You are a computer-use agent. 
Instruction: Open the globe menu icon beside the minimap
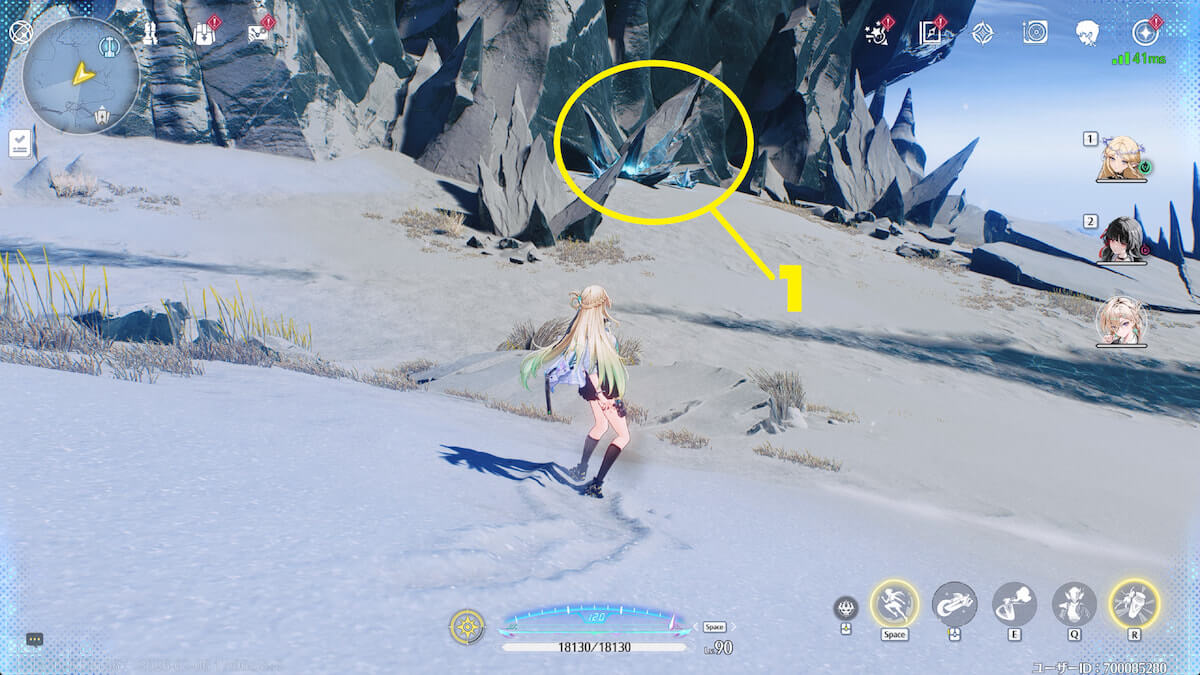(21, 33)
